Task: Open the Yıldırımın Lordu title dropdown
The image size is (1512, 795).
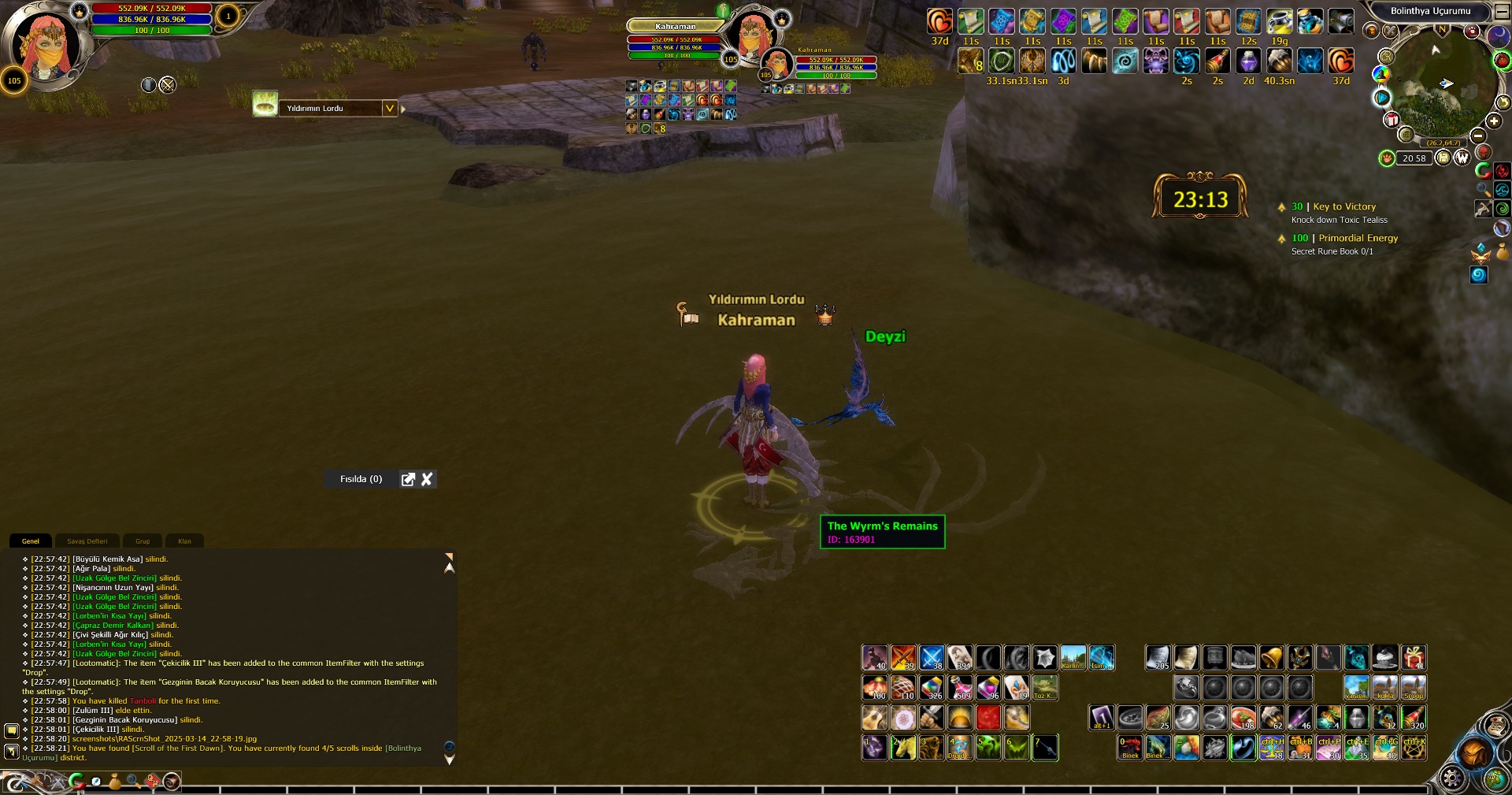Action: click(389, 108)
